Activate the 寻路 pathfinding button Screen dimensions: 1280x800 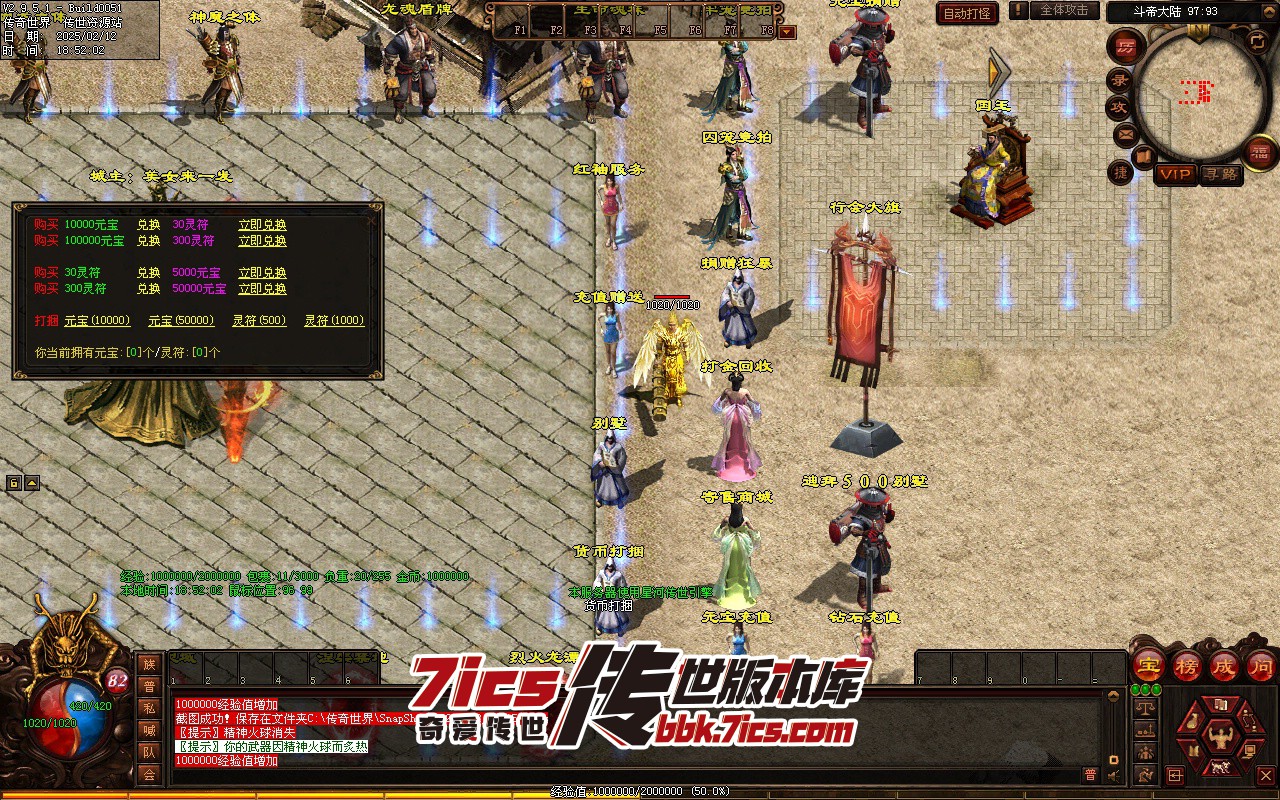coord(1220,174)
